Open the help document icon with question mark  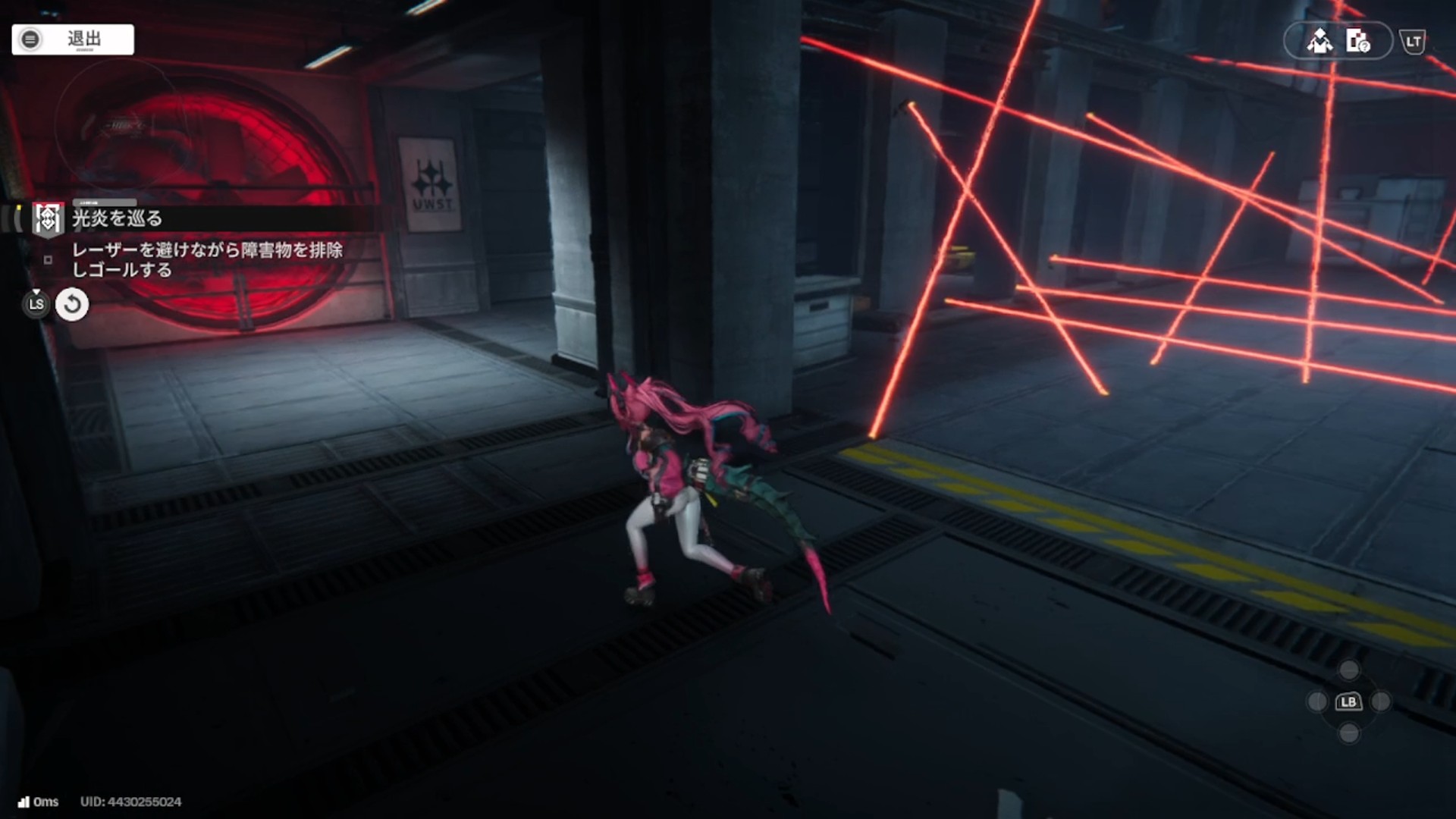coord(1357,41)
